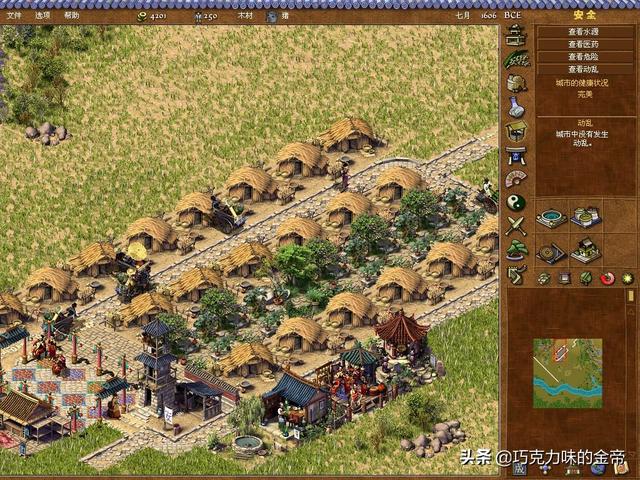
Task: Select the 查看危险 hazard overlay button
Action: click(x=583, y=57)
